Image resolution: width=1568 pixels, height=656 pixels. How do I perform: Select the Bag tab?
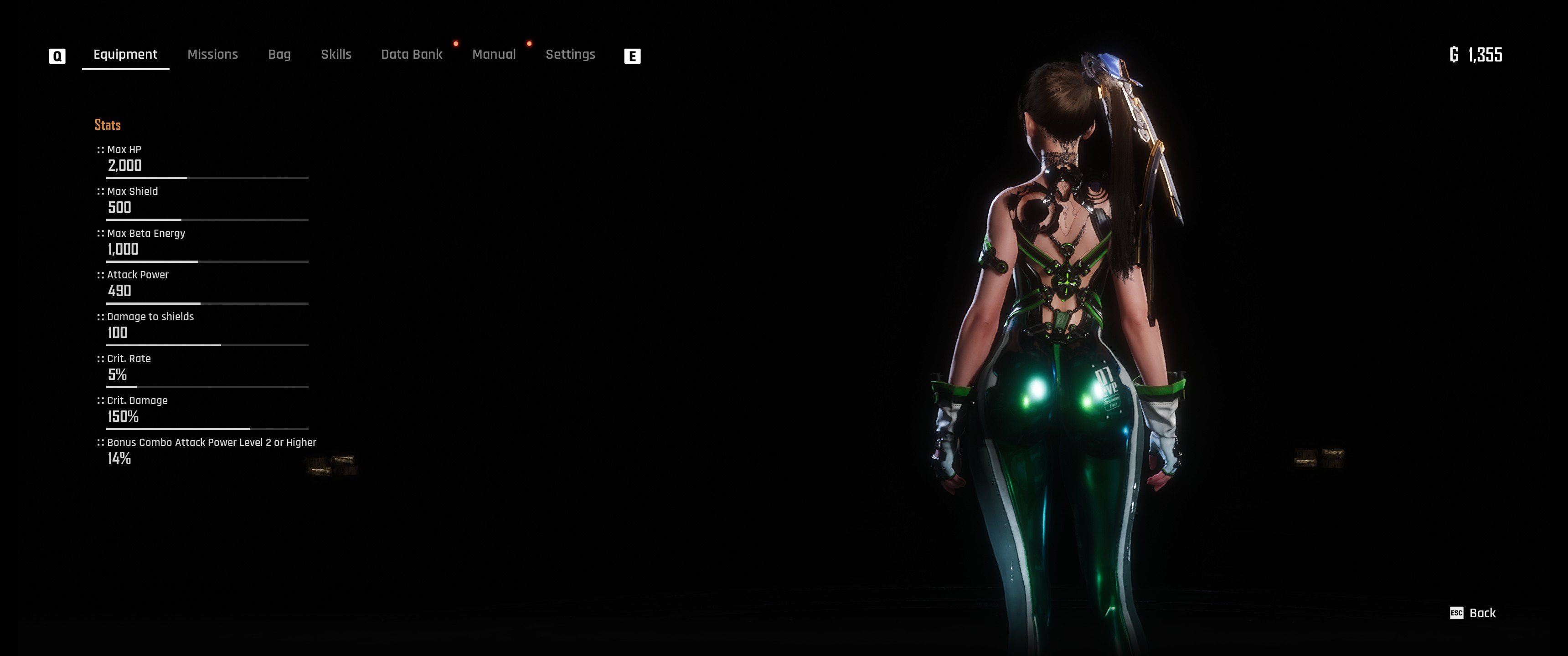(x=279, y=55)
